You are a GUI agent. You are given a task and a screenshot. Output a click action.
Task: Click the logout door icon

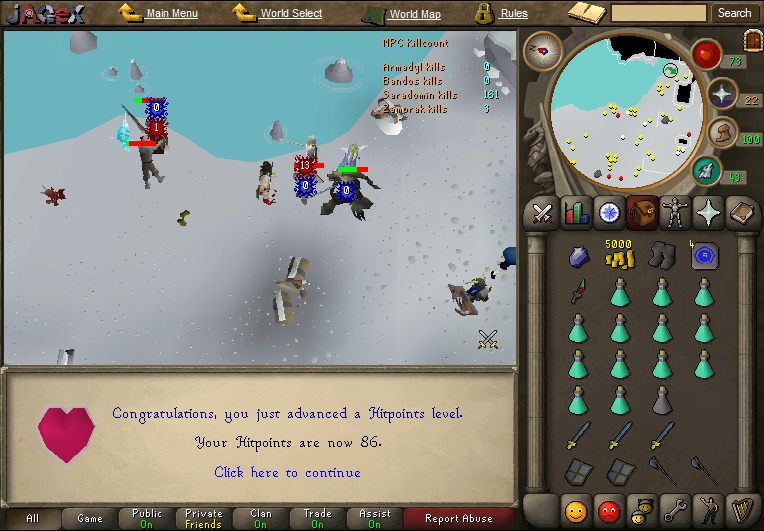click(752, 40)
